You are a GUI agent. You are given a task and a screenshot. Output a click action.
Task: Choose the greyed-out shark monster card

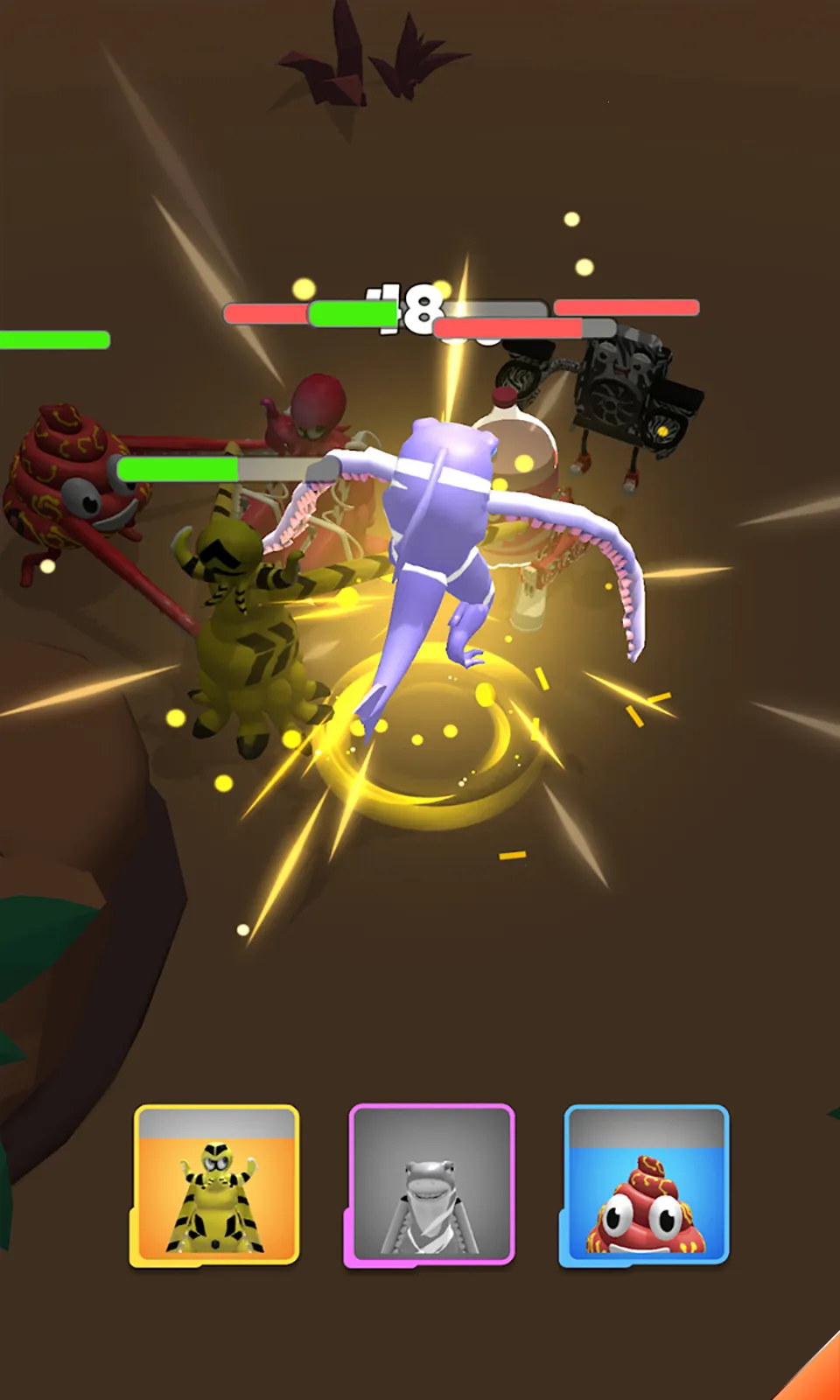pyautogui.click(x=430, y=1186)
